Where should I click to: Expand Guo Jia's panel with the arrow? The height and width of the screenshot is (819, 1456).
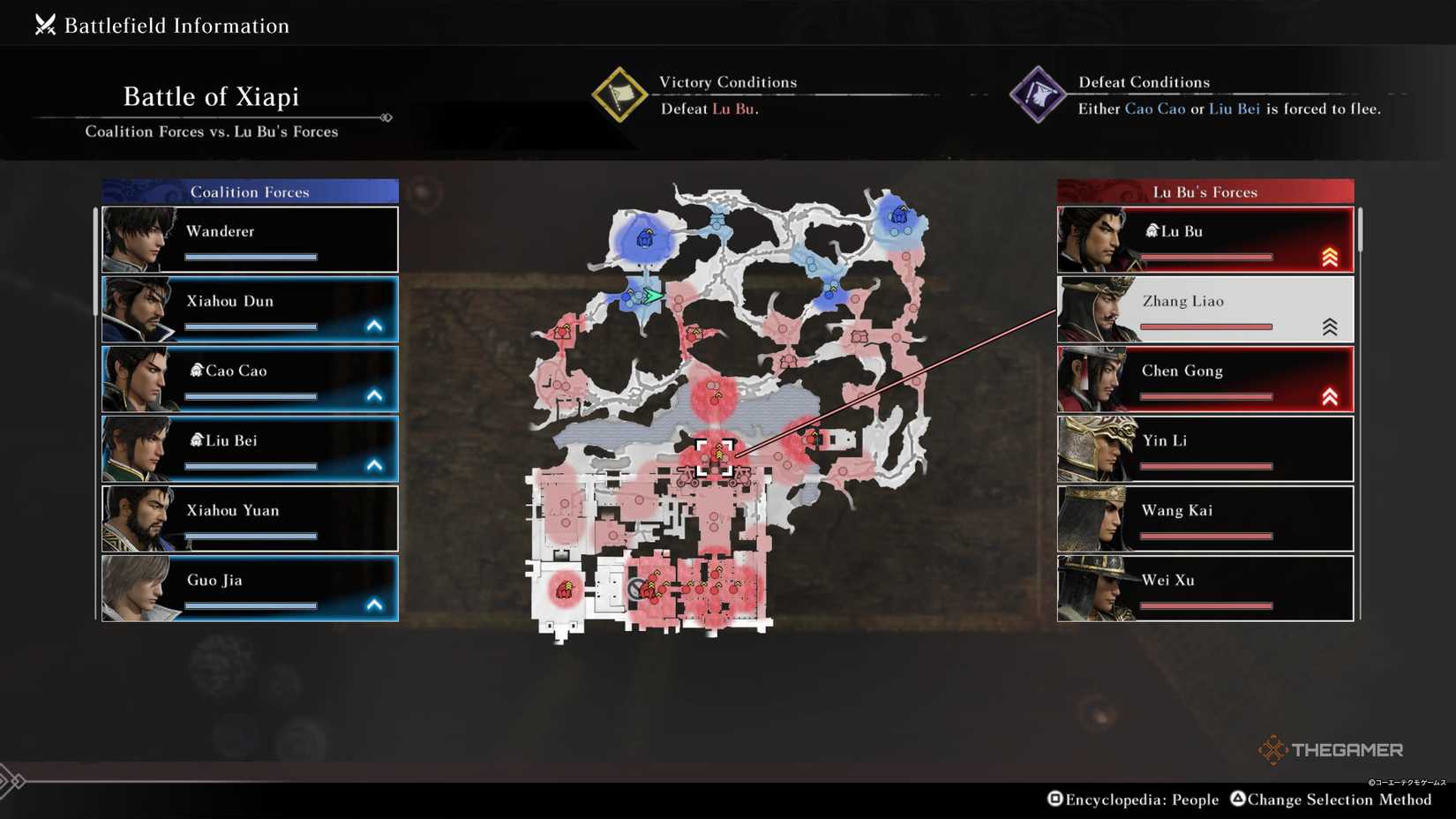pos(376,605)
